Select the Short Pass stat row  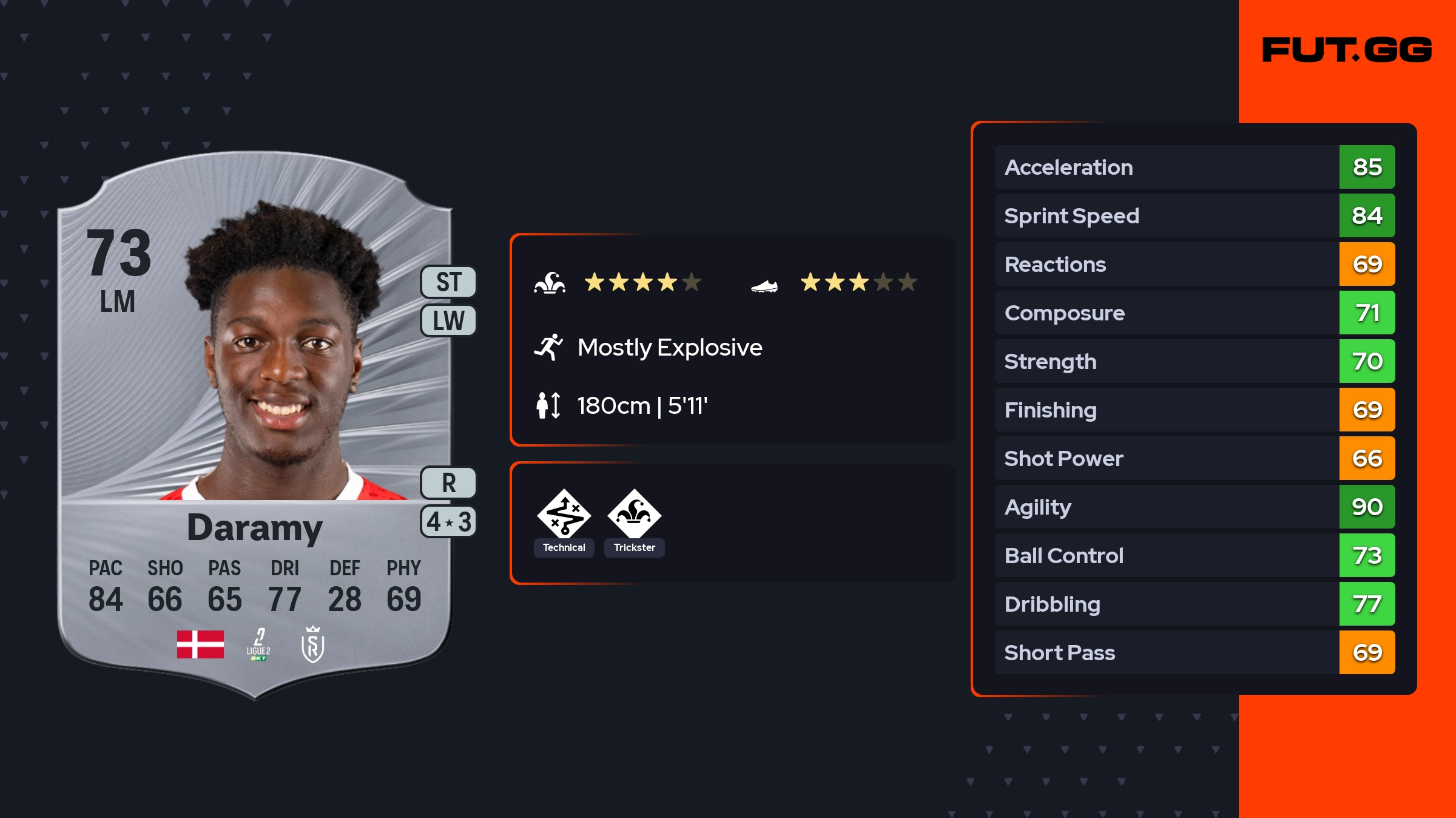(x=1194, y=652)
